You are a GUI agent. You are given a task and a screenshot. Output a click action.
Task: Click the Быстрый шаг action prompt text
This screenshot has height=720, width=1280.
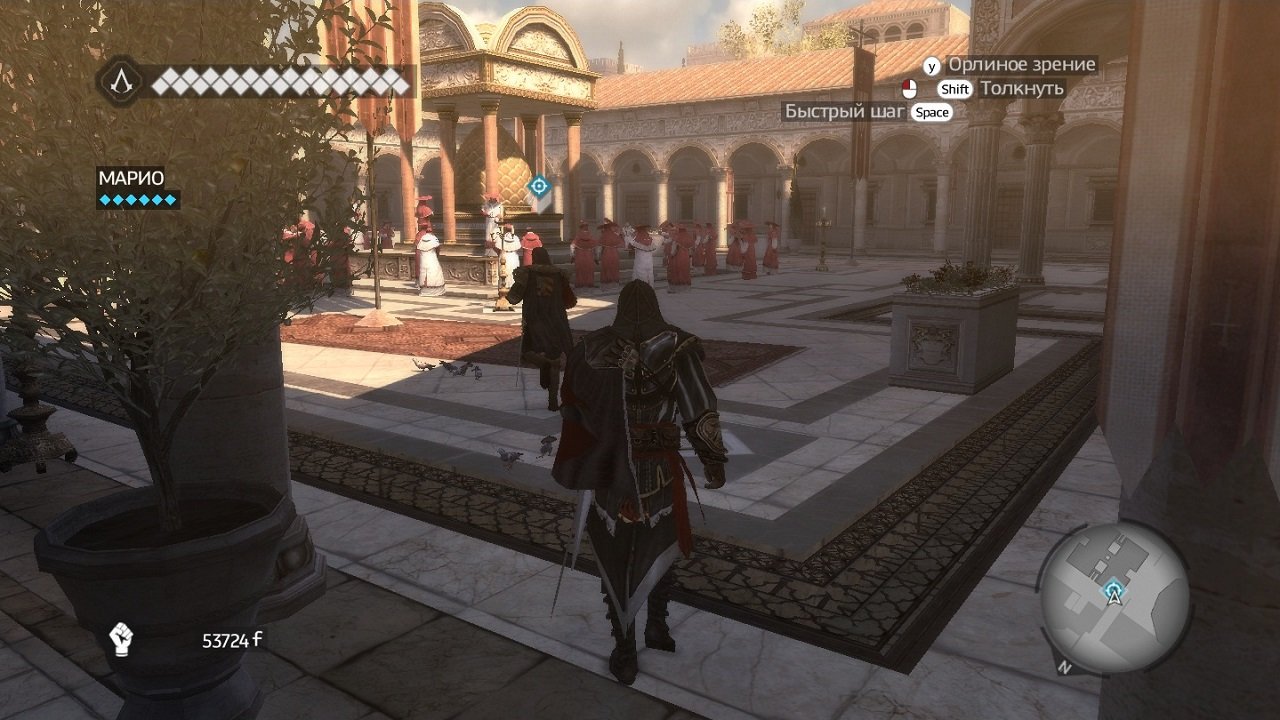843,111
